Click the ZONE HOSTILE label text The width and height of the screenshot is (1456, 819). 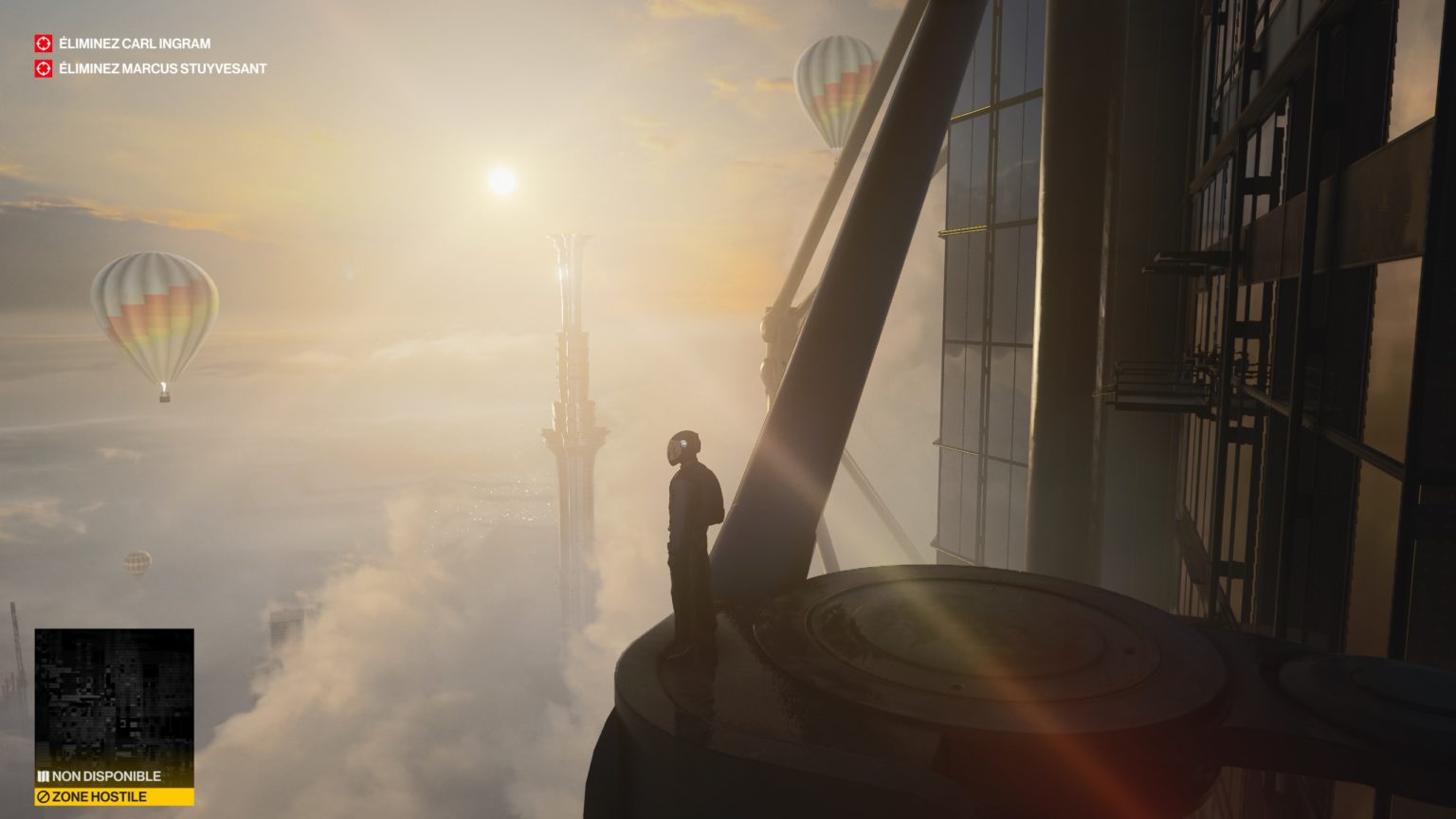pyautogui.click(x=100, y=797)
